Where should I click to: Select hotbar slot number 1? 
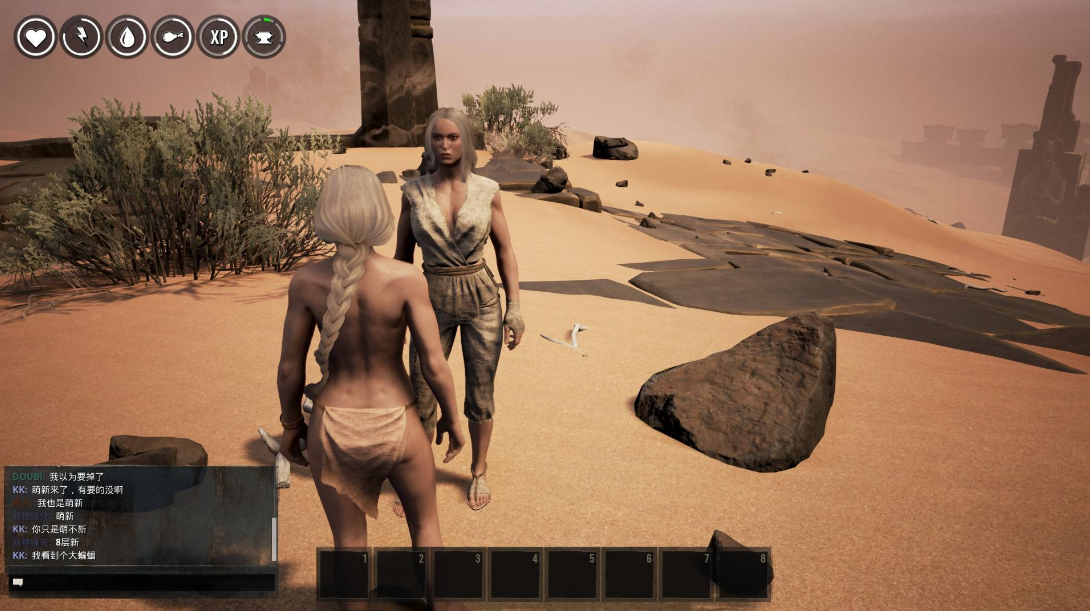tap(345, 574)
